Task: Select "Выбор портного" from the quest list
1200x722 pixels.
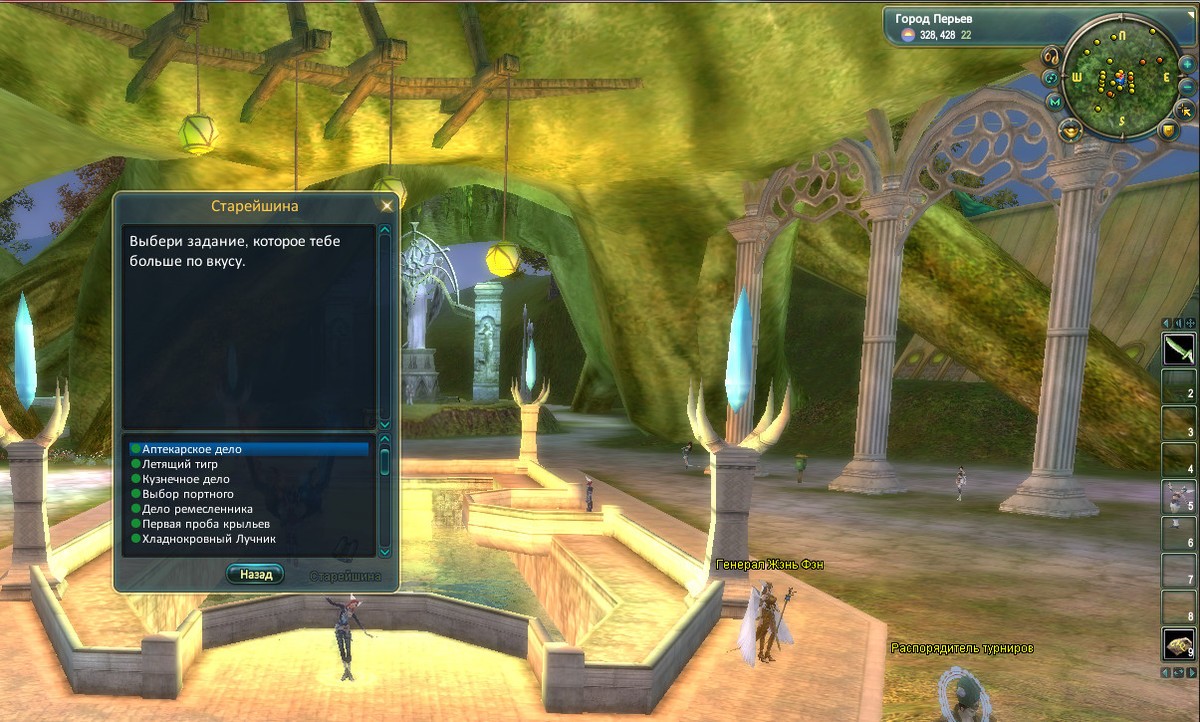Action: point(188,494)
